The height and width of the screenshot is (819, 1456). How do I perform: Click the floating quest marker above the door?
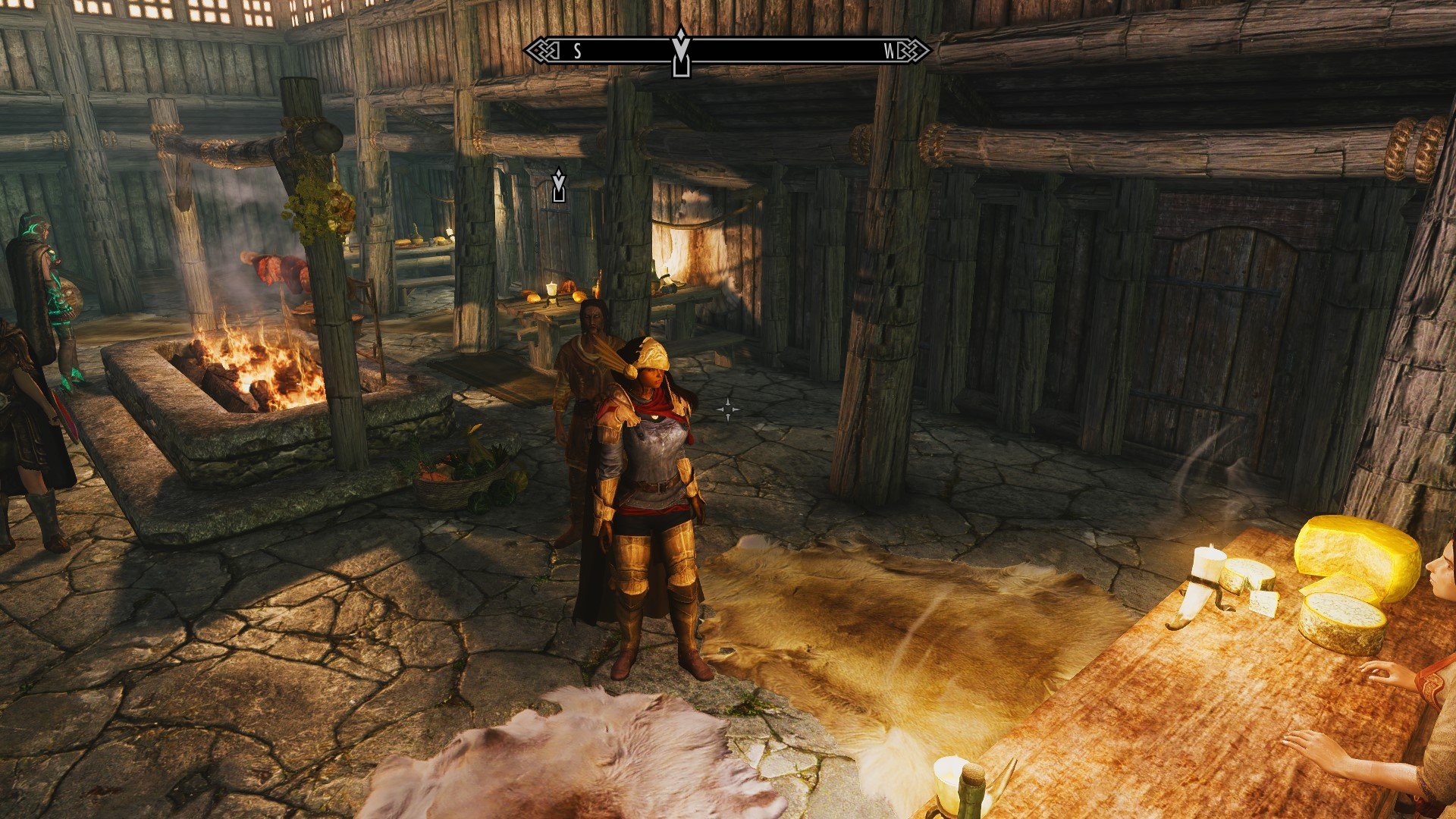coord(559,185)
